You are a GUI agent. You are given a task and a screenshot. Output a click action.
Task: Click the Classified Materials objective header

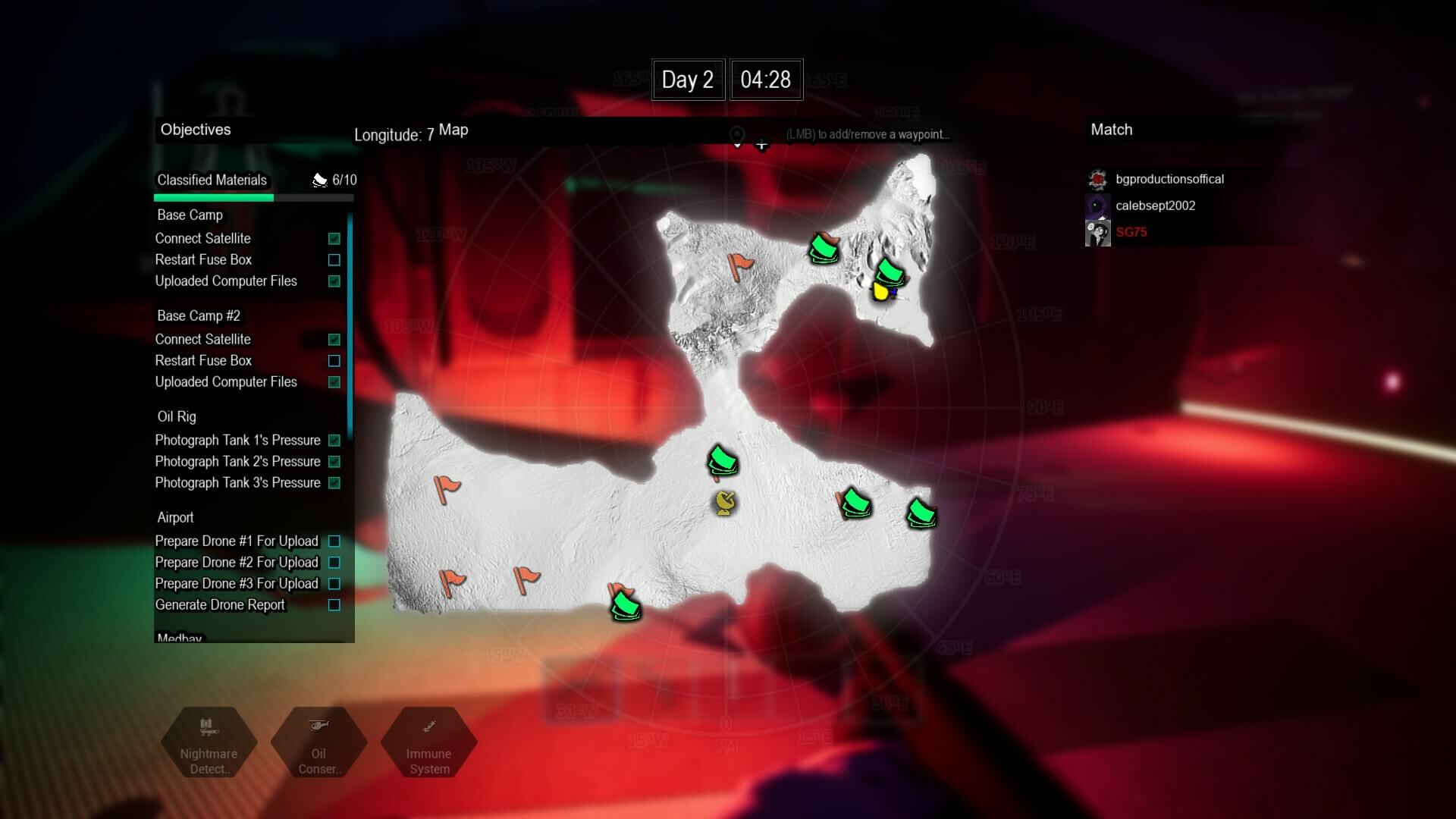pyautogui.click(x=212, y=180)
